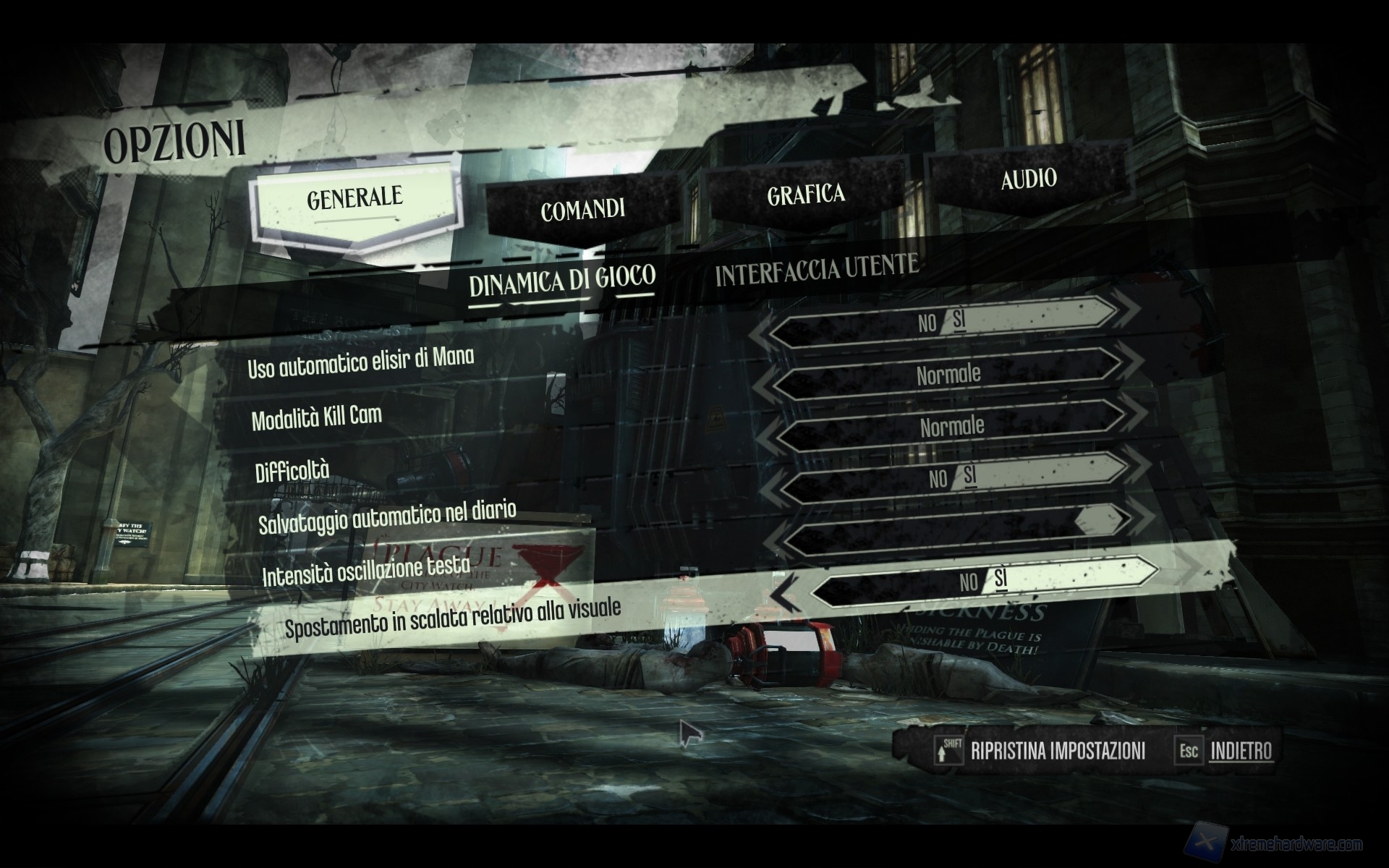1389x868 pixels.
Task: Change the Kill Cam mode value Normale
Action: (948, 375)
